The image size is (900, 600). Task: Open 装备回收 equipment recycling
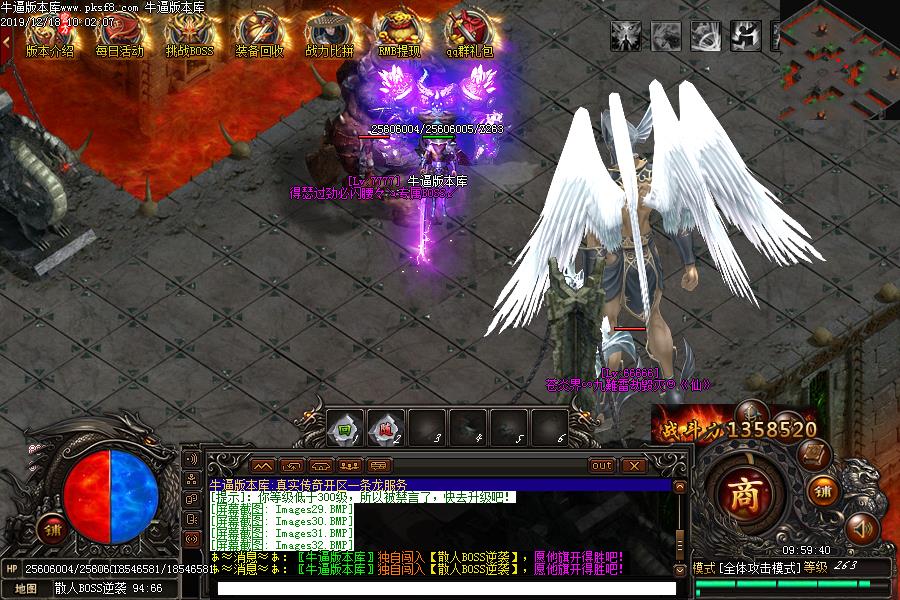[x=259, y=36]
